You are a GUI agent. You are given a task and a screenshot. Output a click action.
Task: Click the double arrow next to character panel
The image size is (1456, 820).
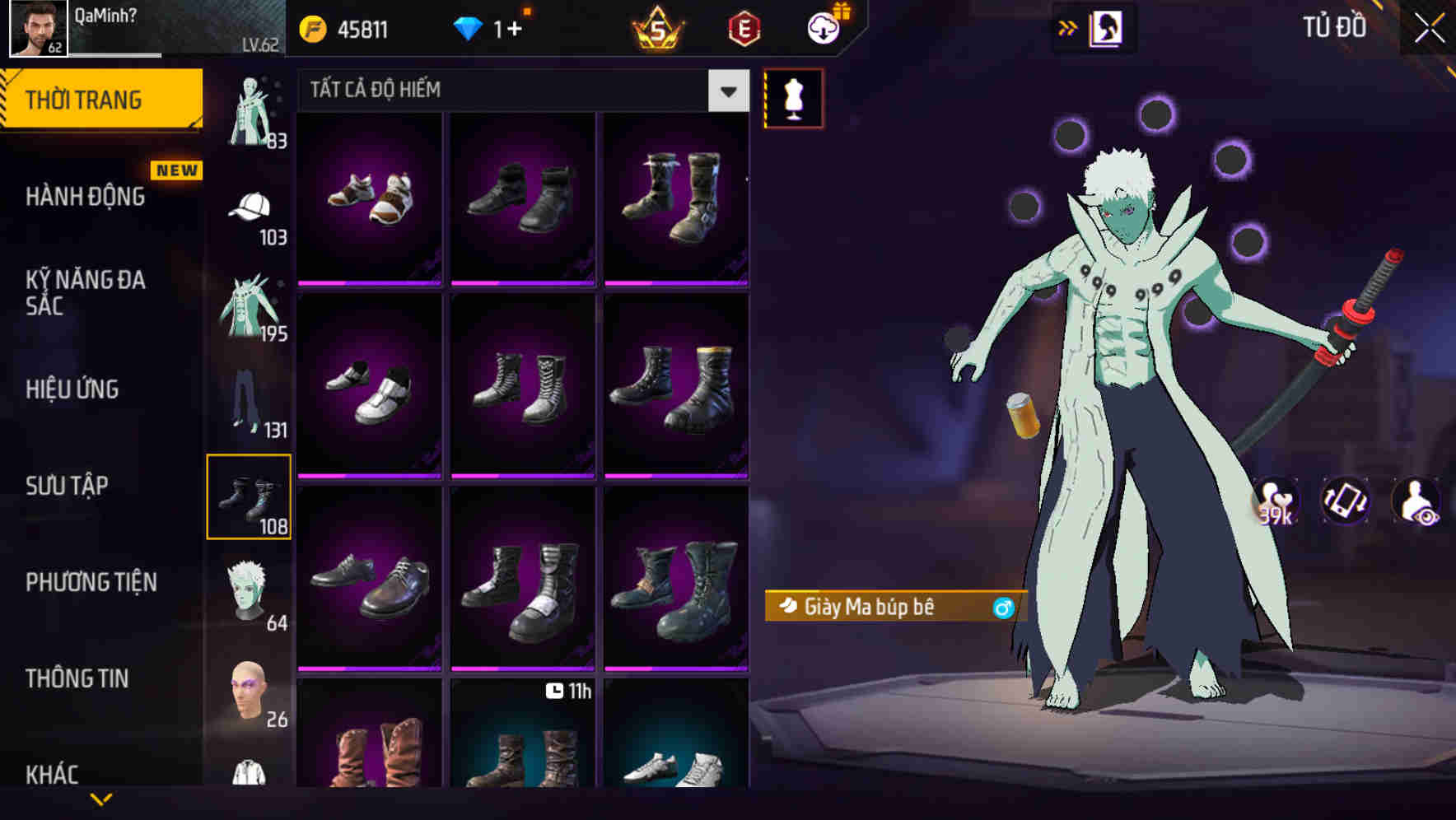[1068, 26]
